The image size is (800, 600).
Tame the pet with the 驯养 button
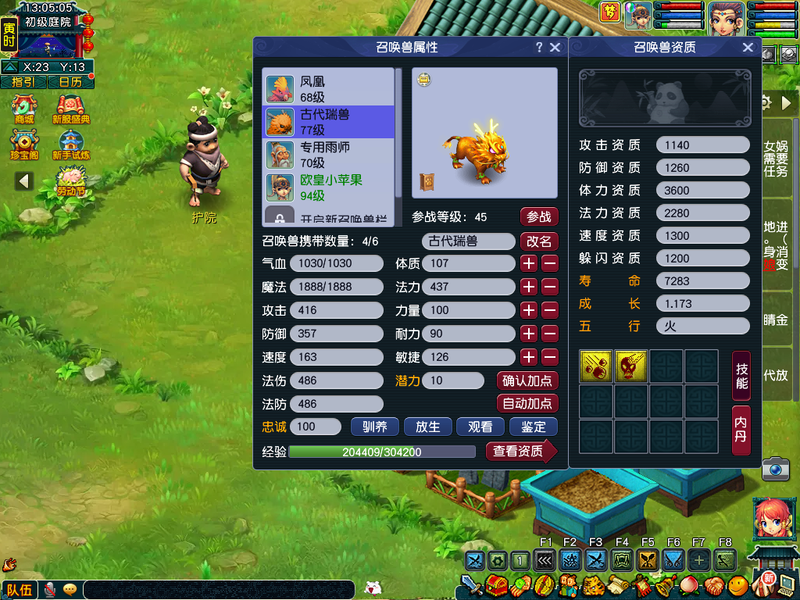click(x=375, y=426)
